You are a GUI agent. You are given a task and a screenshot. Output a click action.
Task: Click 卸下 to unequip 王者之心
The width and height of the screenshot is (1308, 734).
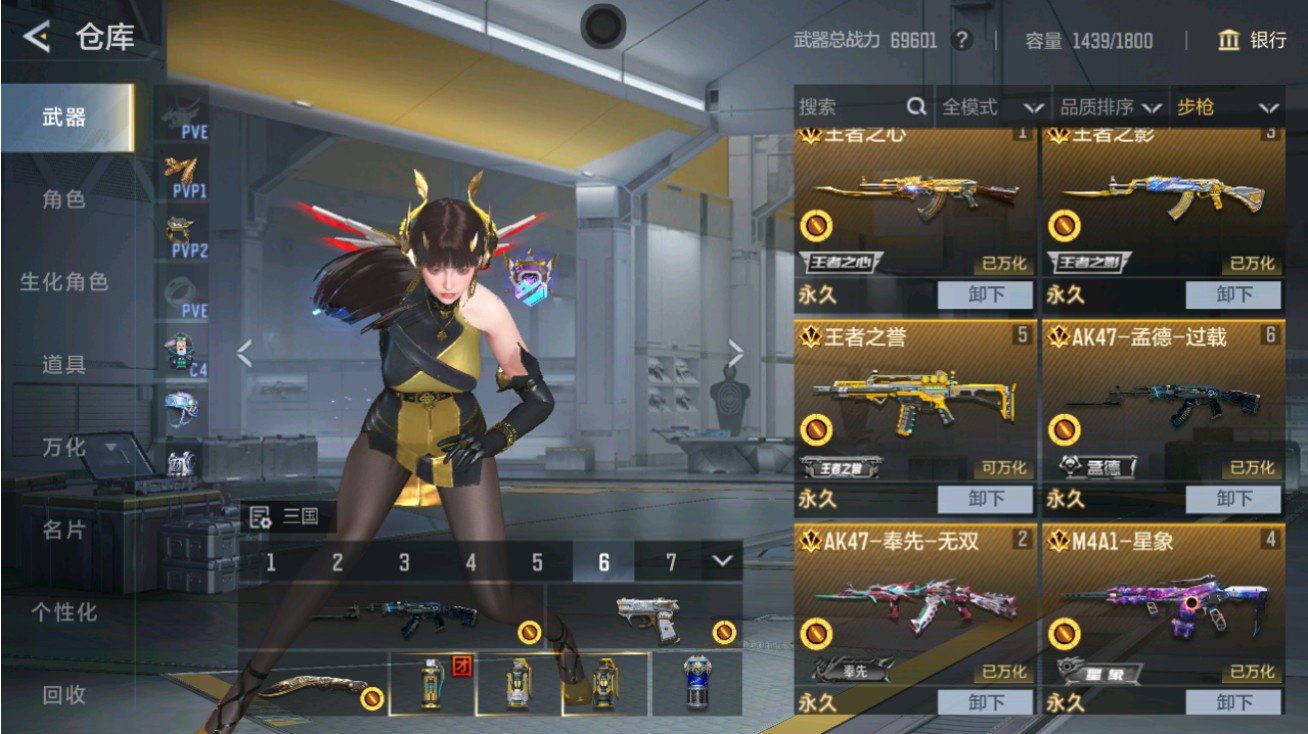click(x=985, y=296)
